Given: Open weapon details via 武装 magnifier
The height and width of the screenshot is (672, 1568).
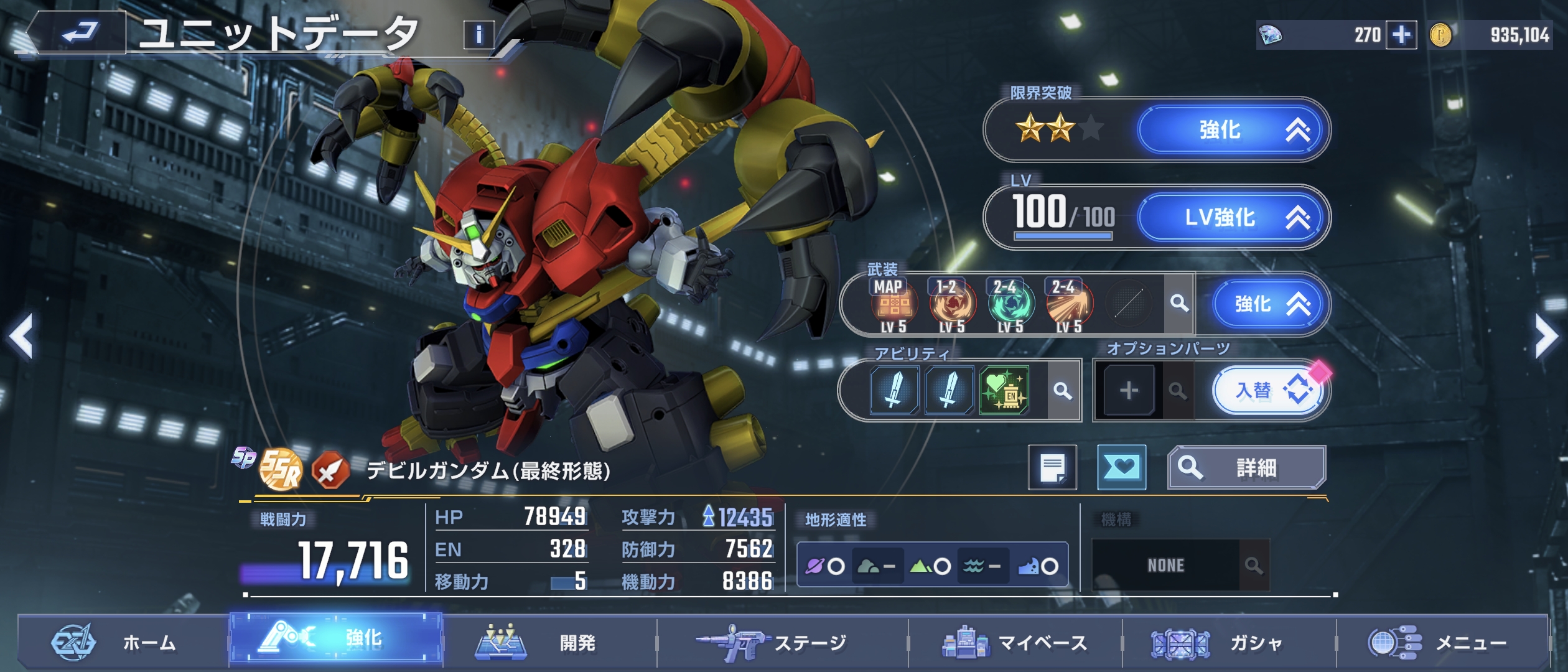Looking at the screenshot, I should (x=1178, y=304).
